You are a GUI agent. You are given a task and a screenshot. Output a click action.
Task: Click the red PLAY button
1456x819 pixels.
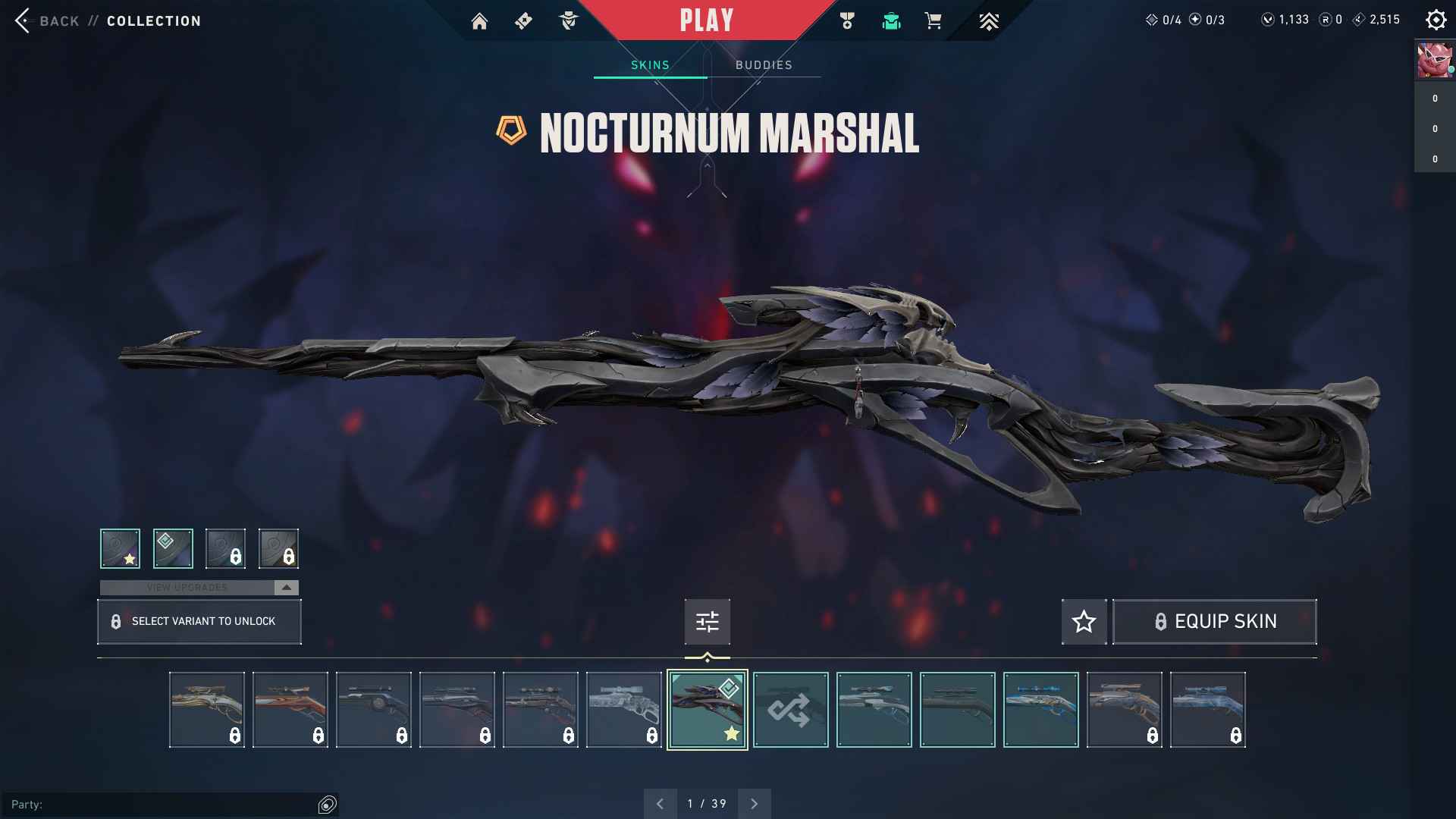[x=706, y=20]
